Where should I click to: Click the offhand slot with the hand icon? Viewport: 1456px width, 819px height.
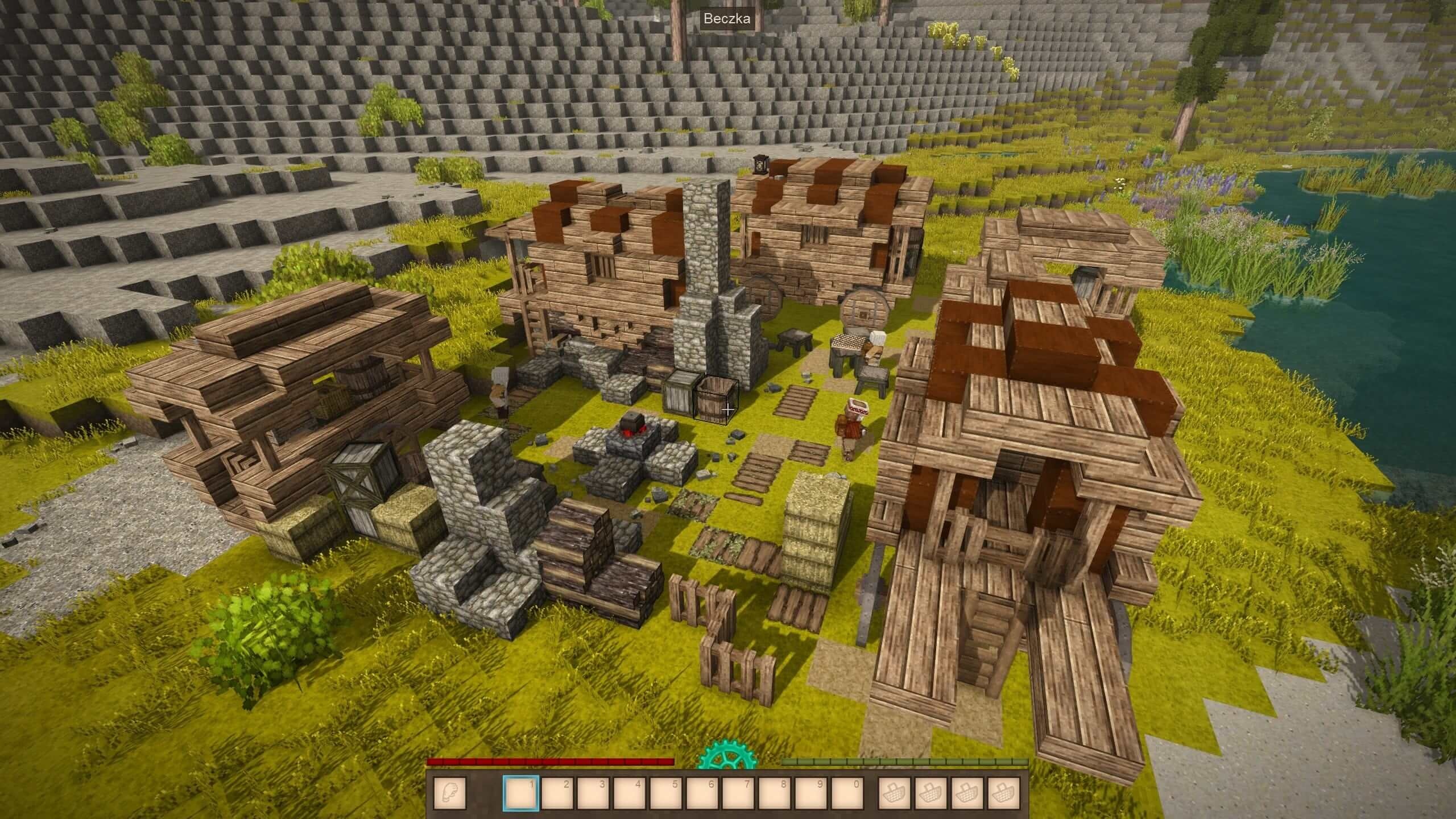[449, 792]
